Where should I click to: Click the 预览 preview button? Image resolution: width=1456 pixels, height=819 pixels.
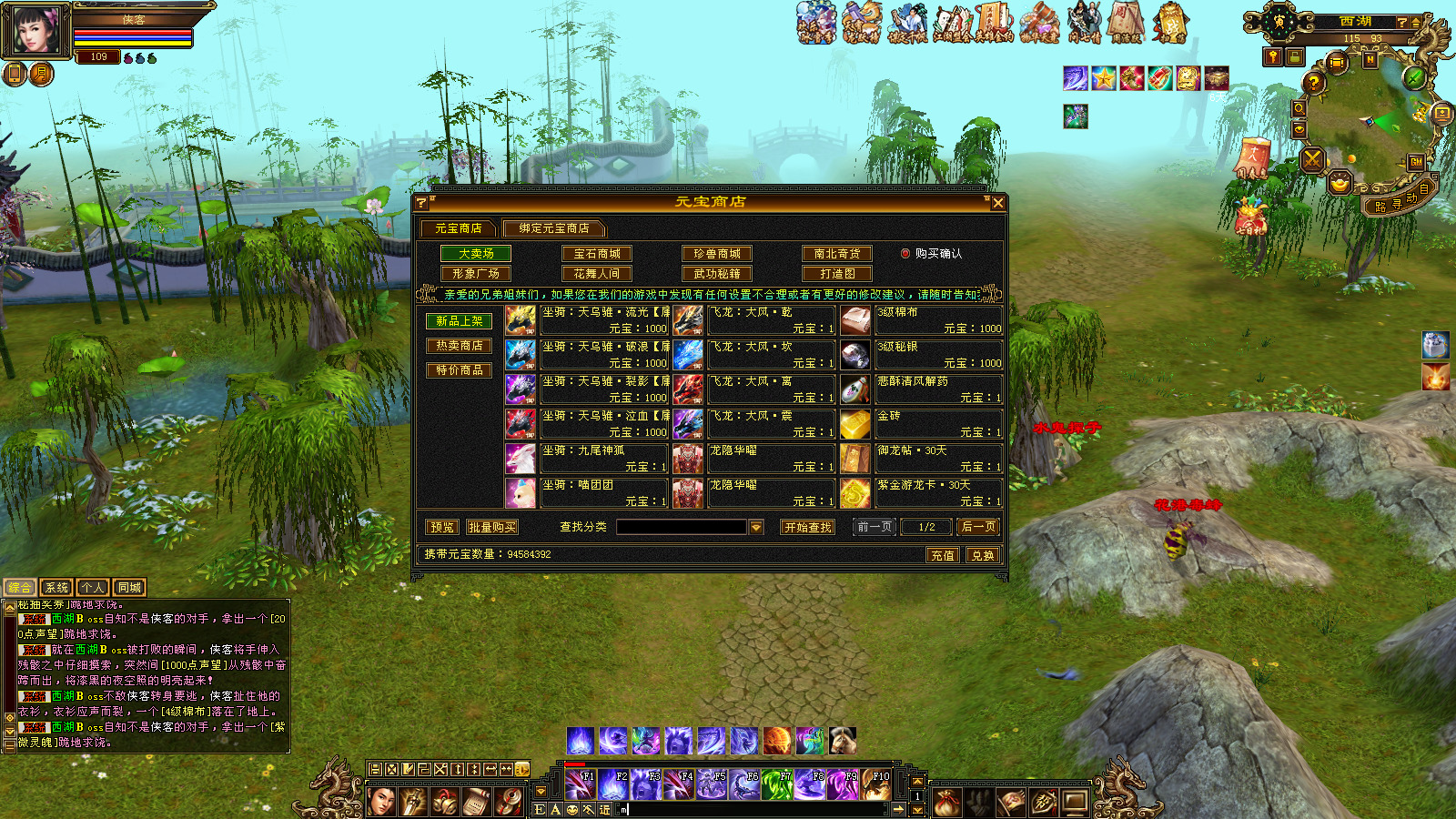pyautogui.click(x=442, y=527)
